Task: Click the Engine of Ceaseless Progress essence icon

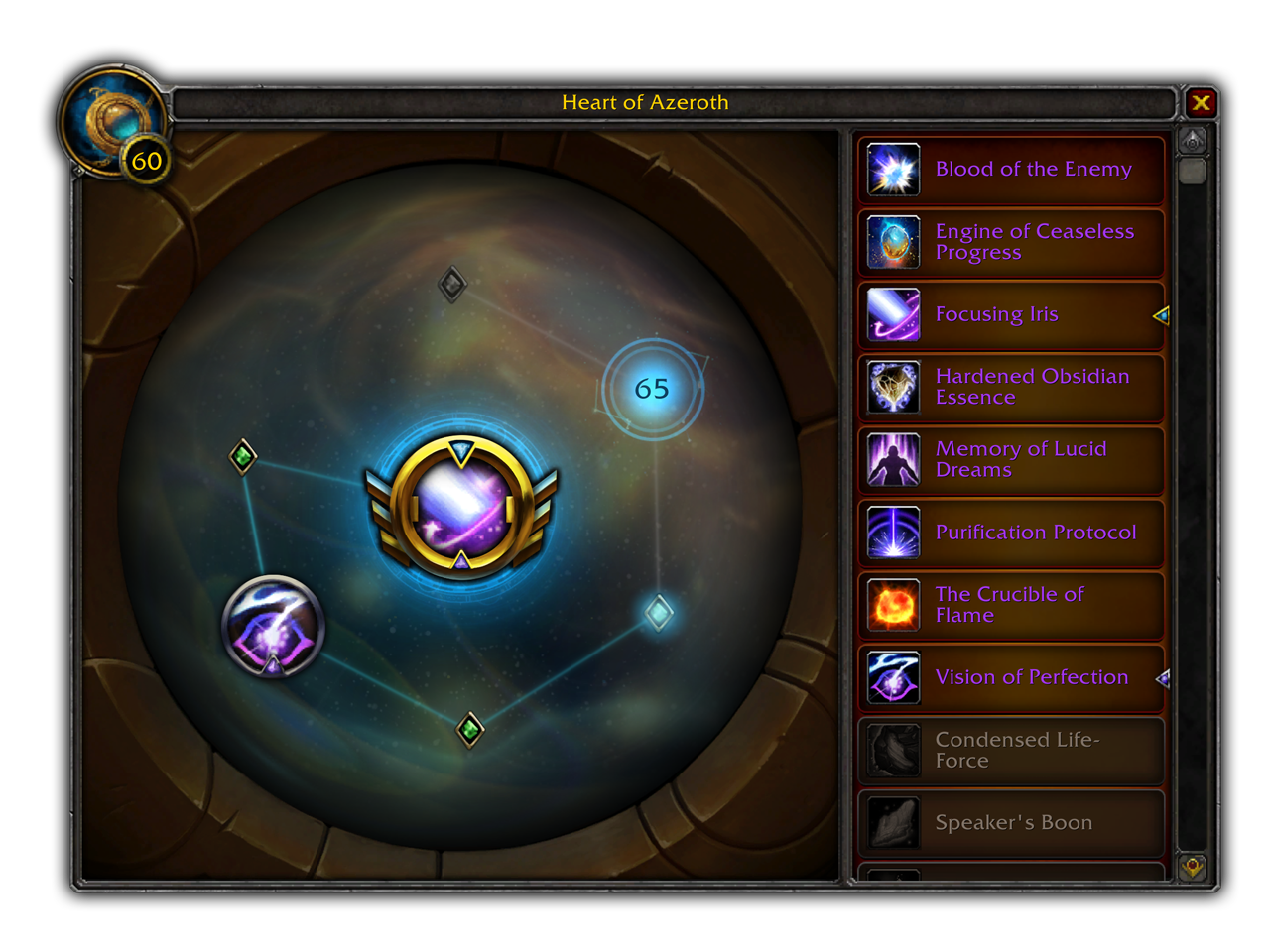Action: pos(893,241)
